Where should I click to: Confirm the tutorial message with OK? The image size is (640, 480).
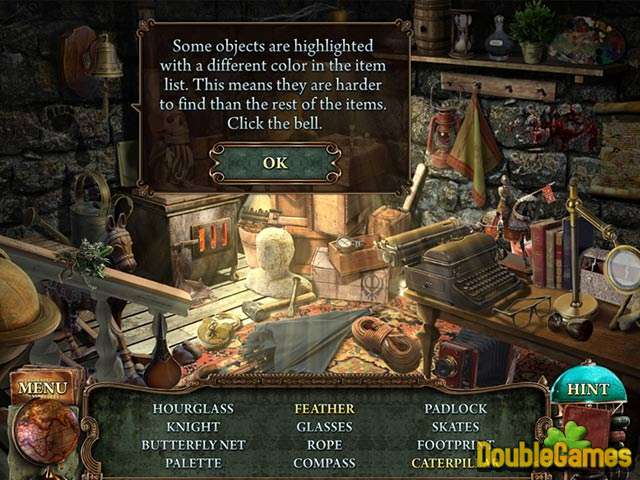(274, 162)
